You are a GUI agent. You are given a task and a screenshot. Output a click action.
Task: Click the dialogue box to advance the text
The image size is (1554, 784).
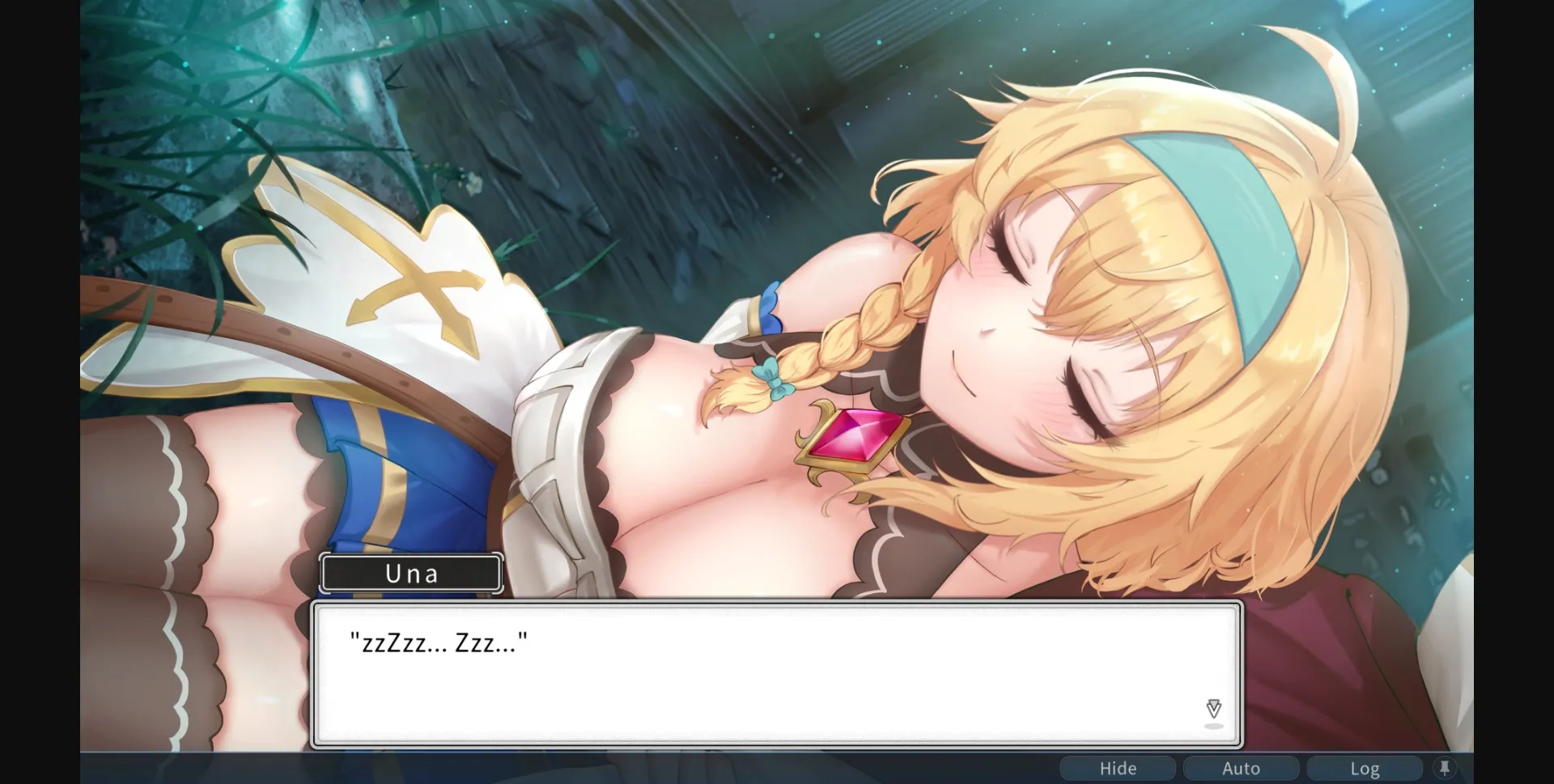coord(777,672)
